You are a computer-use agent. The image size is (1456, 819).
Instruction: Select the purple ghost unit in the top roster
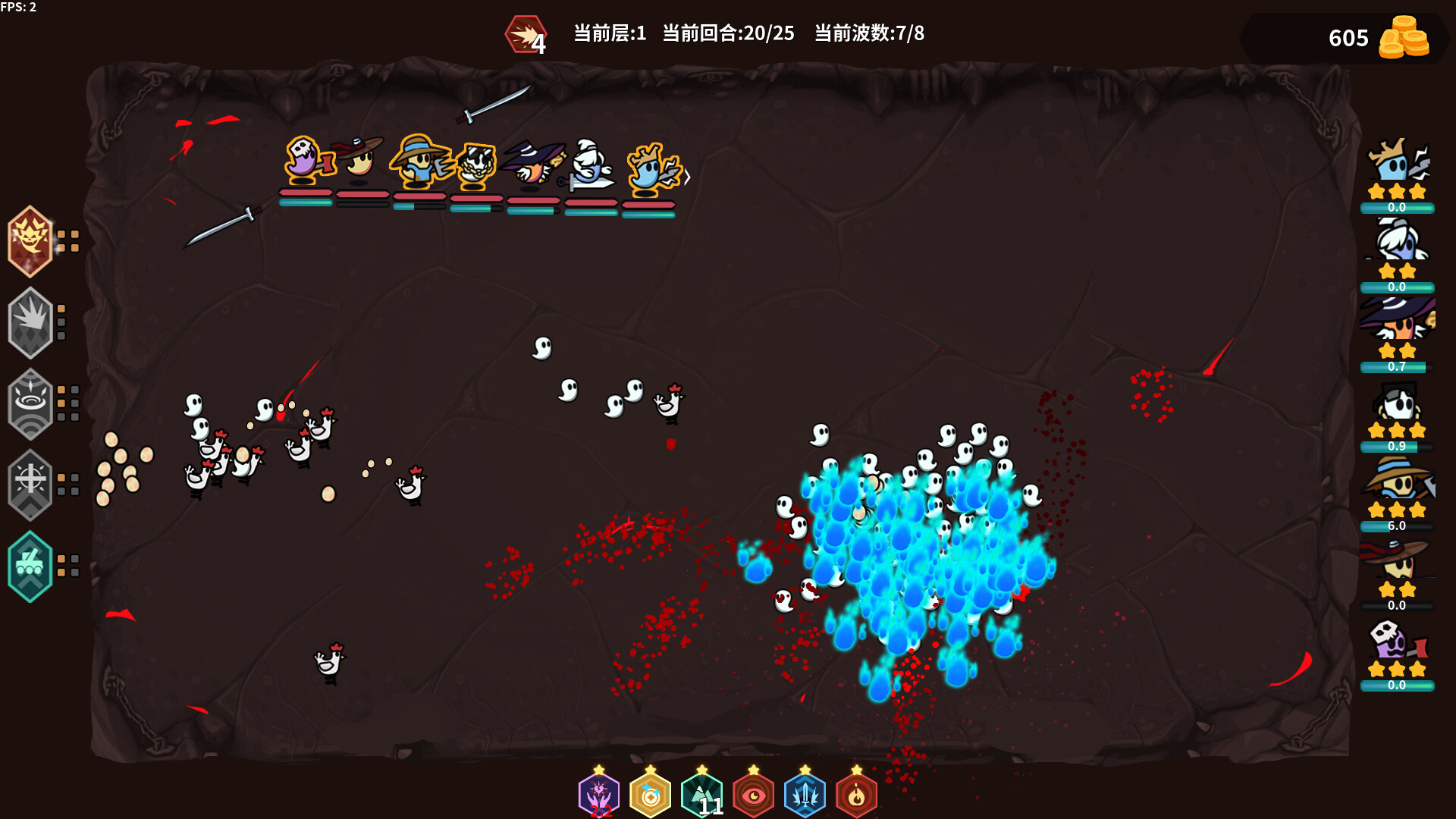[x=303, y=159]
